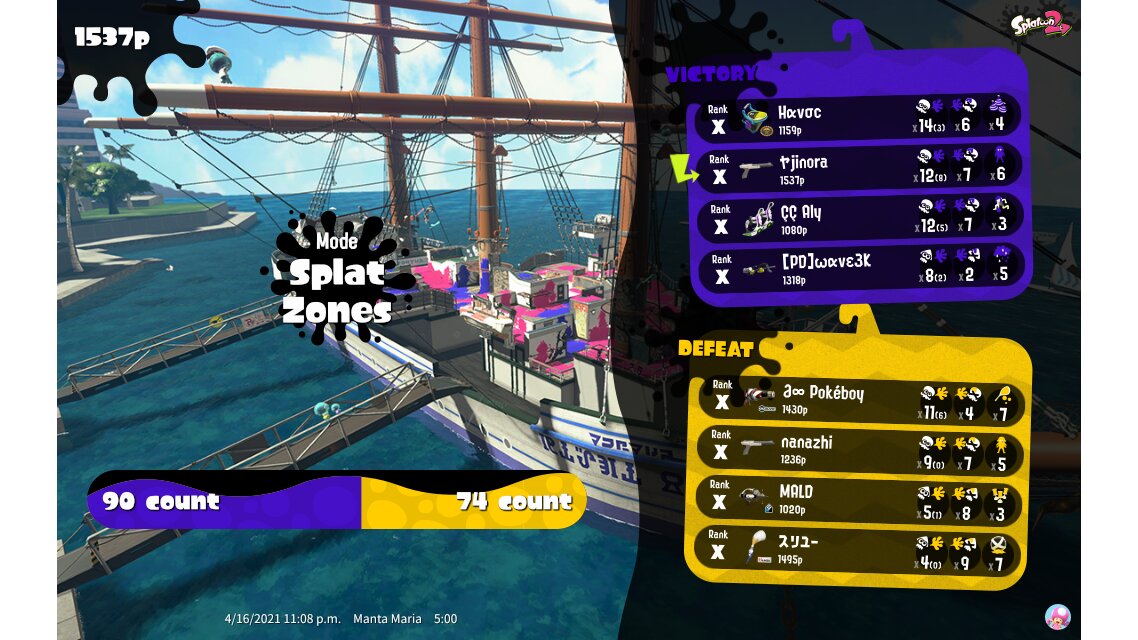This screenshot has width=1138, height=640.
Task: Open the pink character avatar icon
Action: (x=1057, y=616)
